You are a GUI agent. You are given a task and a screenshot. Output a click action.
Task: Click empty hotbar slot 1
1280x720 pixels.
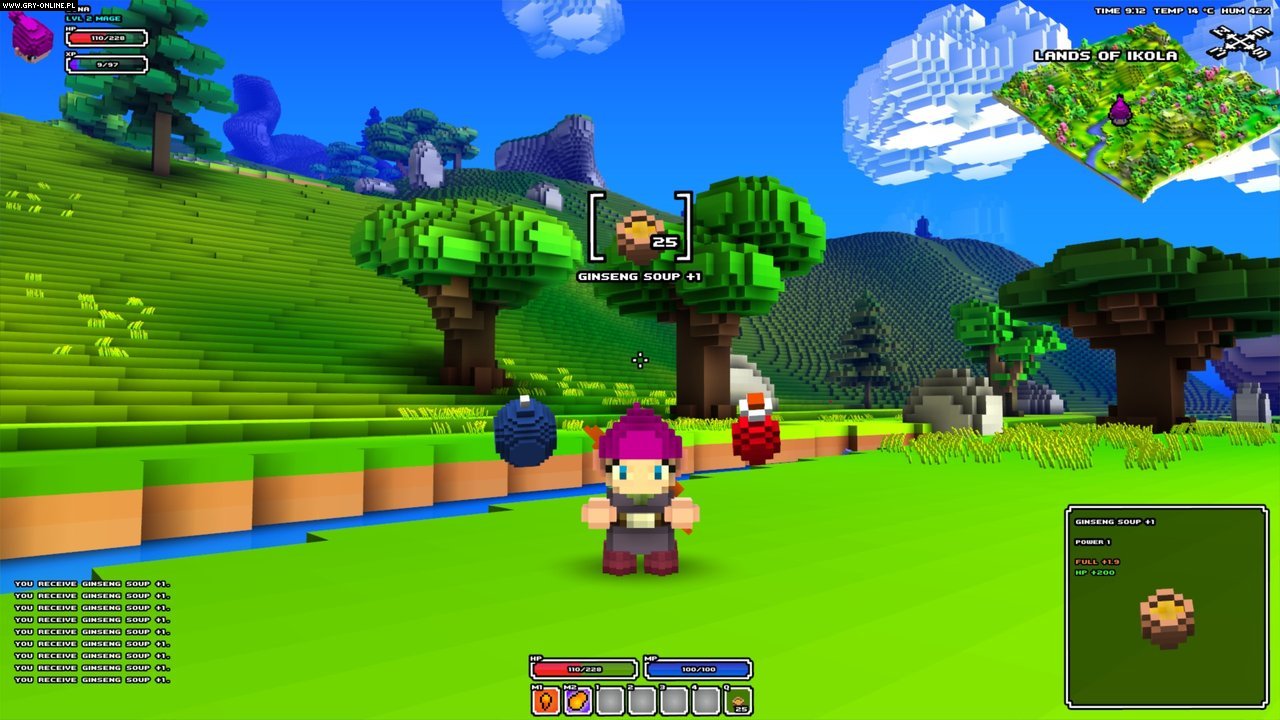[x=609, y=700]
